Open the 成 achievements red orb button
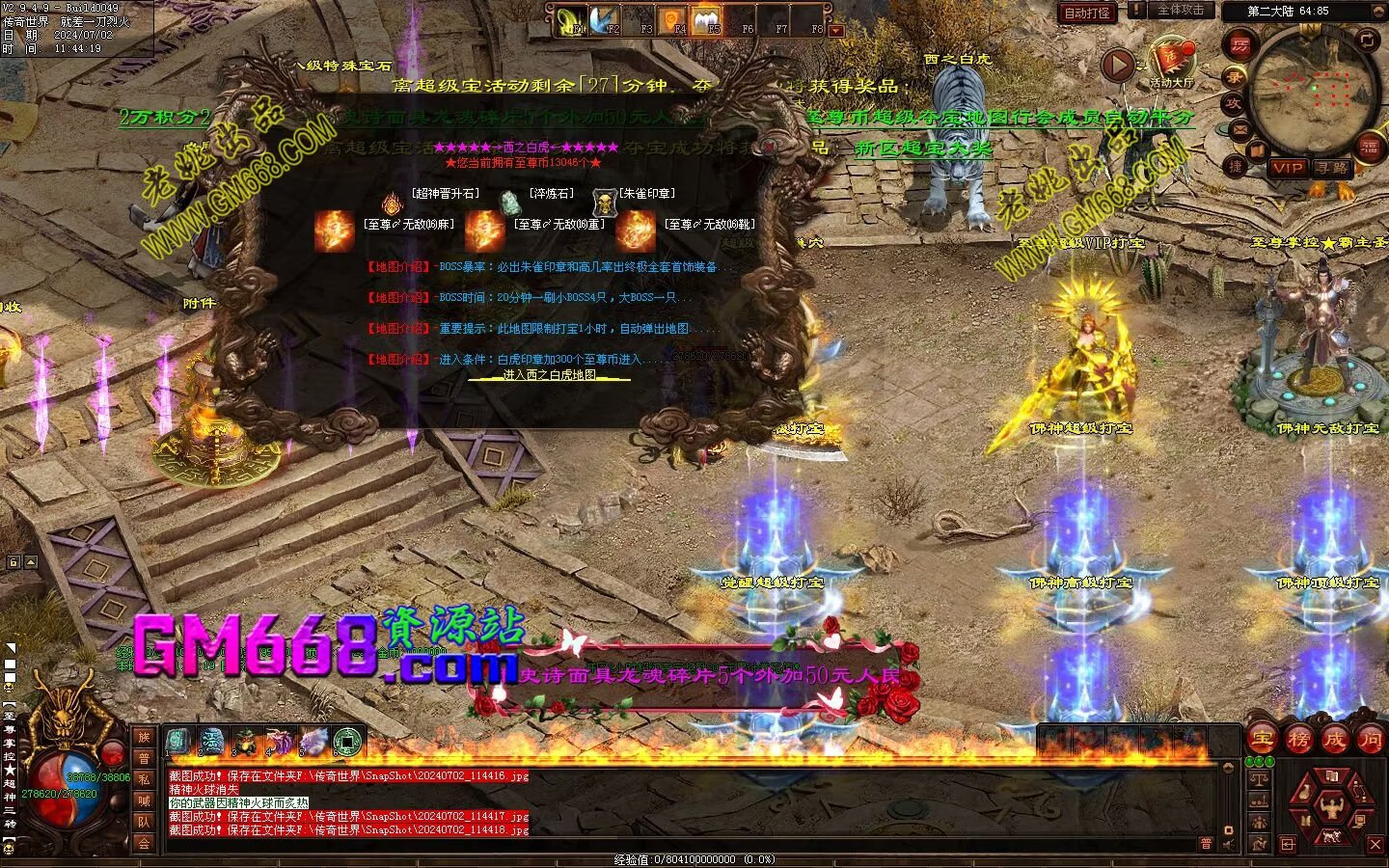This screenshot has height=868, width=1389. pyautogui.click(x=1334, y=740)
